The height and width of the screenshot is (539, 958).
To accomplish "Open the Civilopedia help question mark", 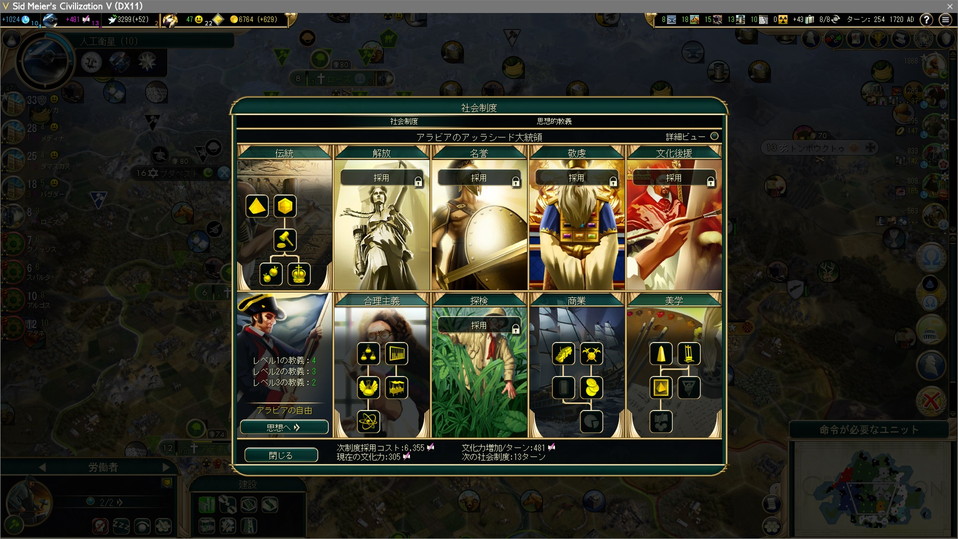I will pyautogui.click(x=926, y=19).
